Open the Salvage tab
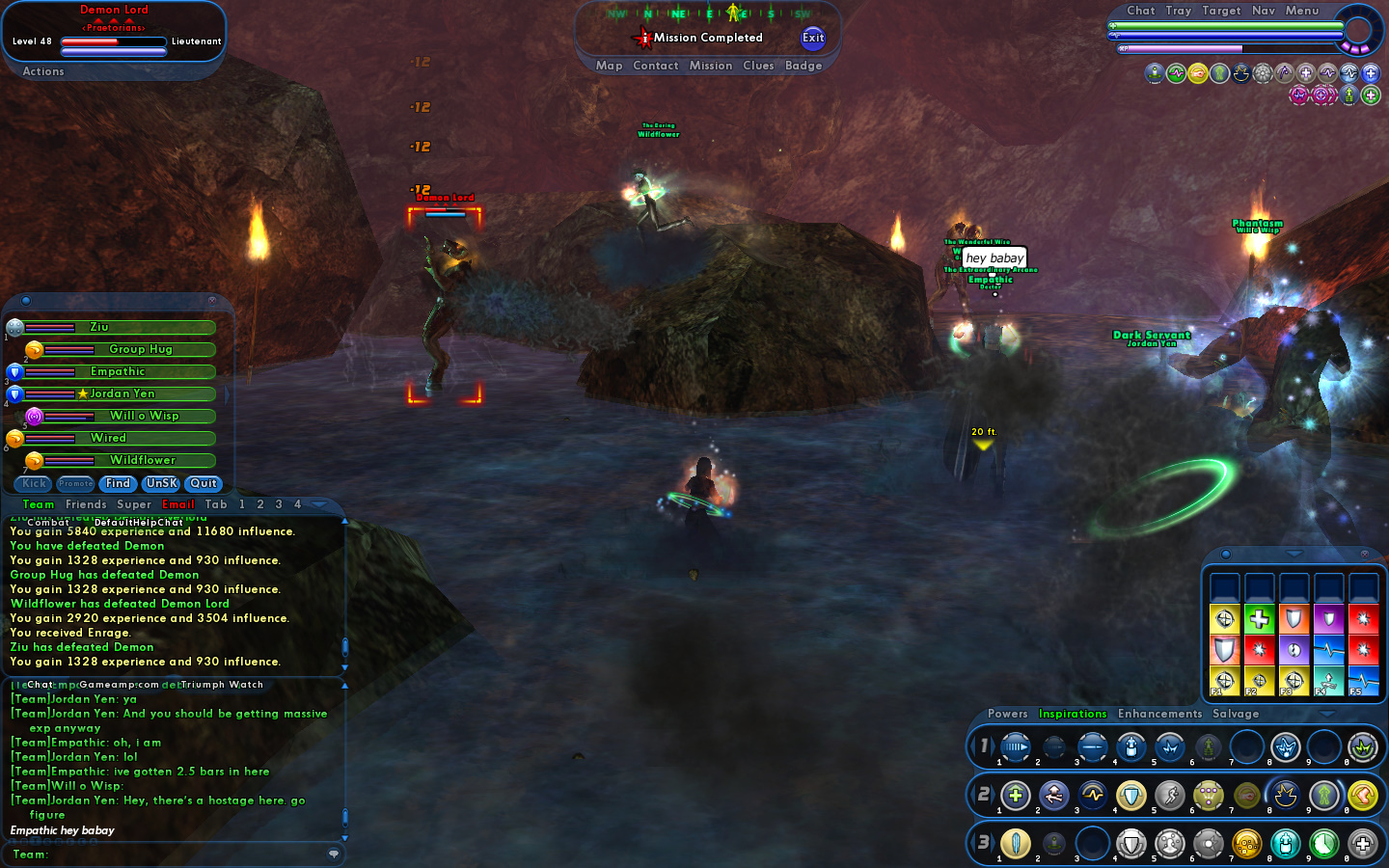1389x868 pixels. pyautogui.click(x=1236, y=714)
